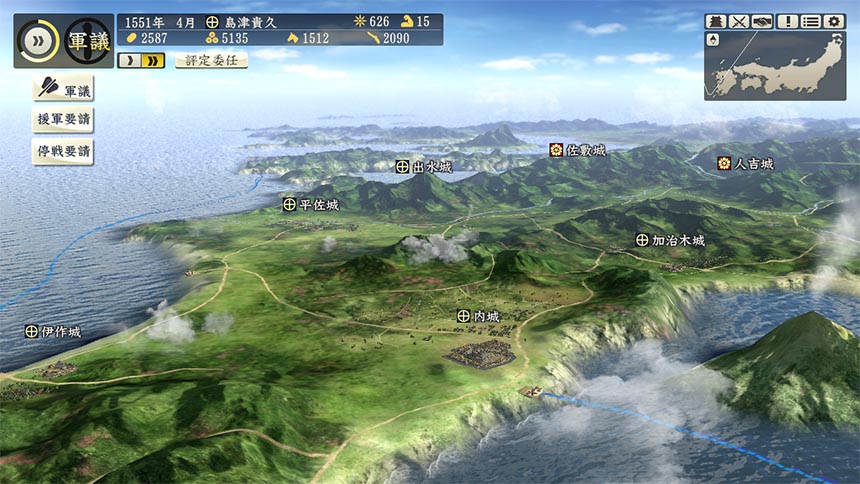Open the large 軍議 council emblem

pos(88,41)
